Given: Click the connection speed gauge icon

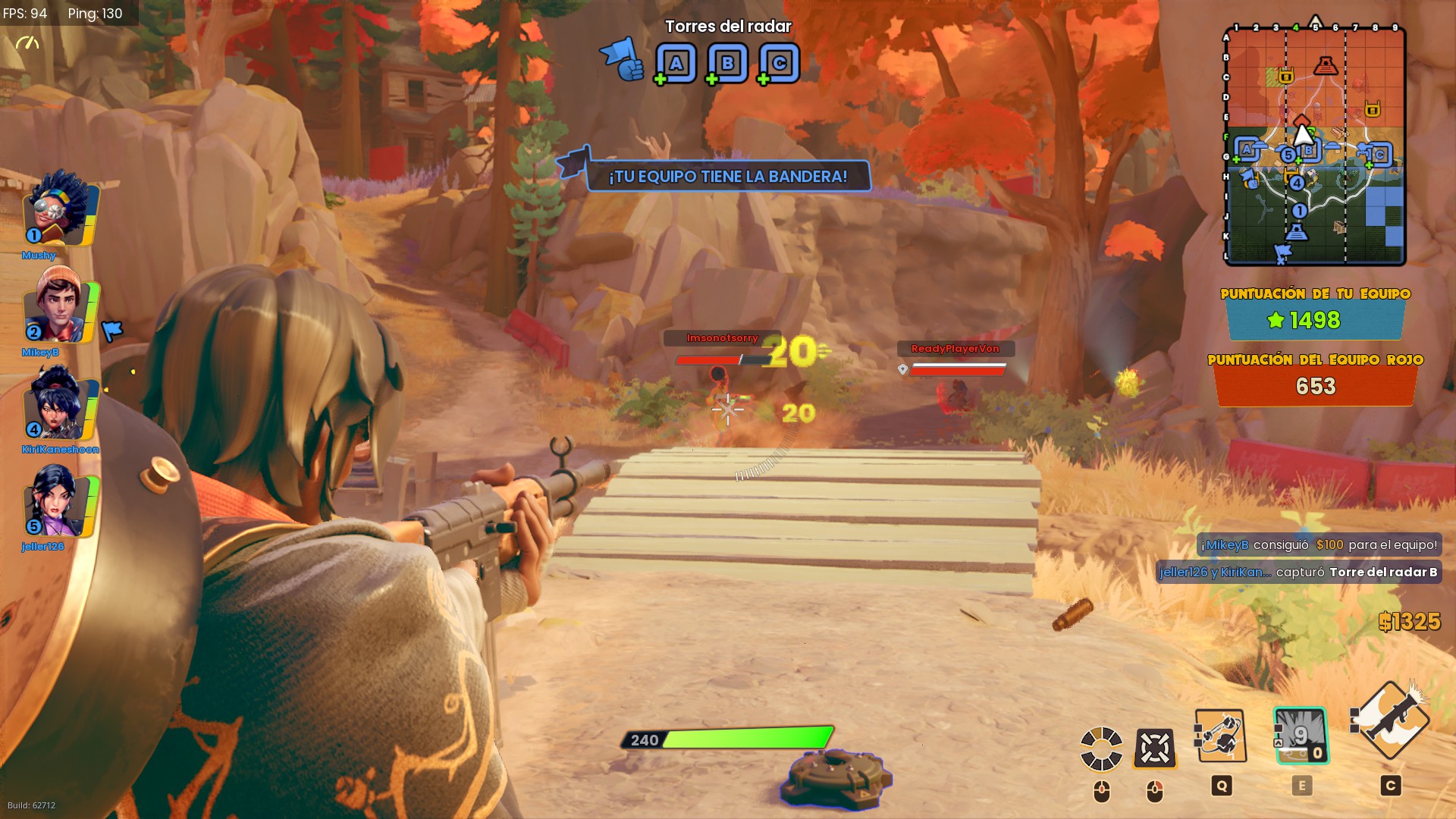Looking at the screenshot, I should 27,43.
